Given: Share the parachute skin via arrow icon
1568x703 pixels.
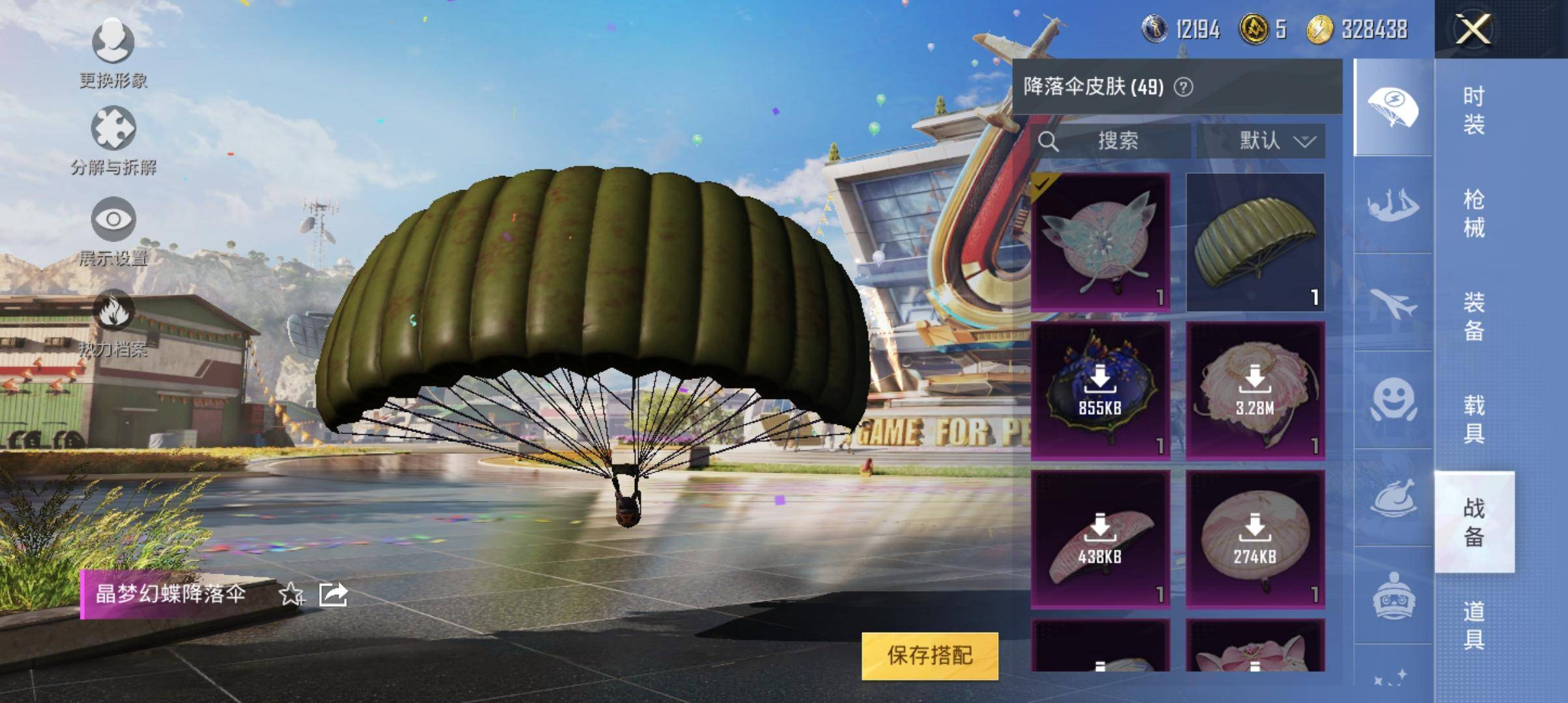Looking at the screenshot, I should click(333, 594).
